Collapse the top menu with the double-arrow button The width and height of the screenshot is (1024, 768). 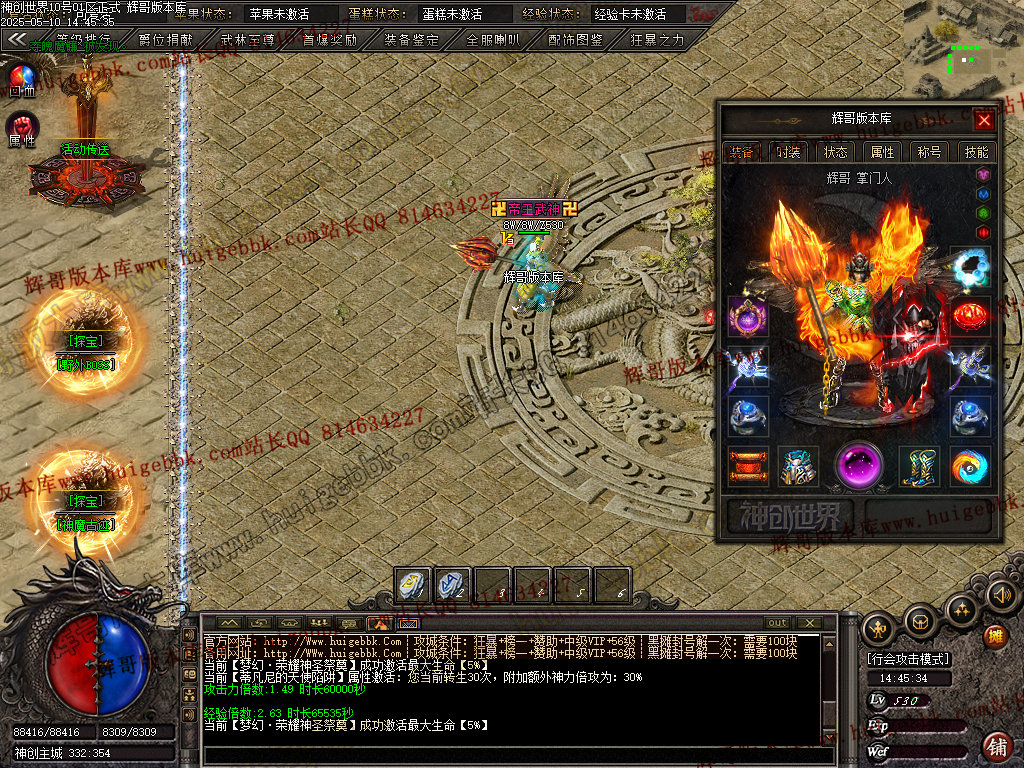pos(16,39)
